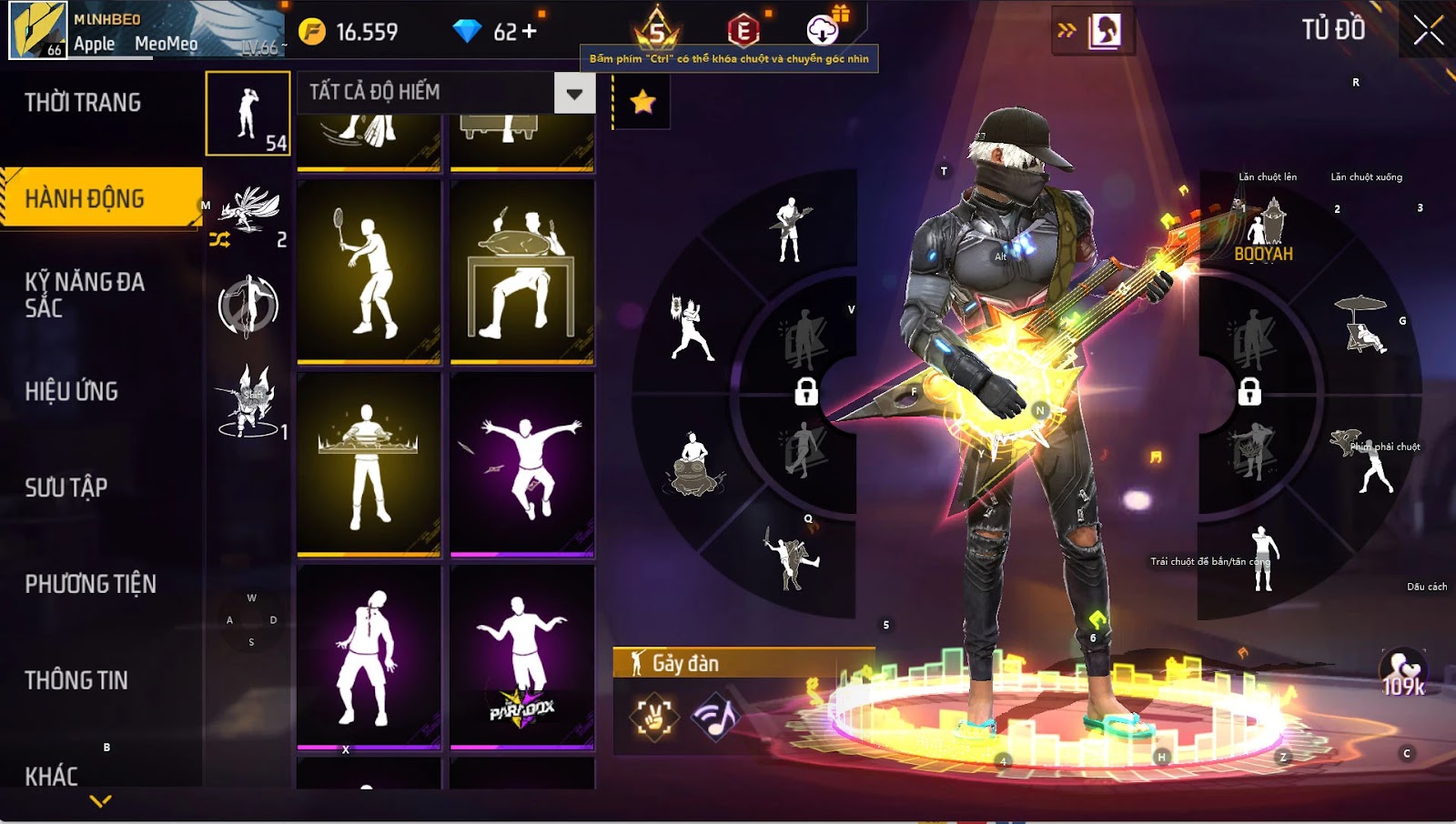Open the Hiệu Ứng category
The image size is (1456, 824).
[x=72, y=391]
